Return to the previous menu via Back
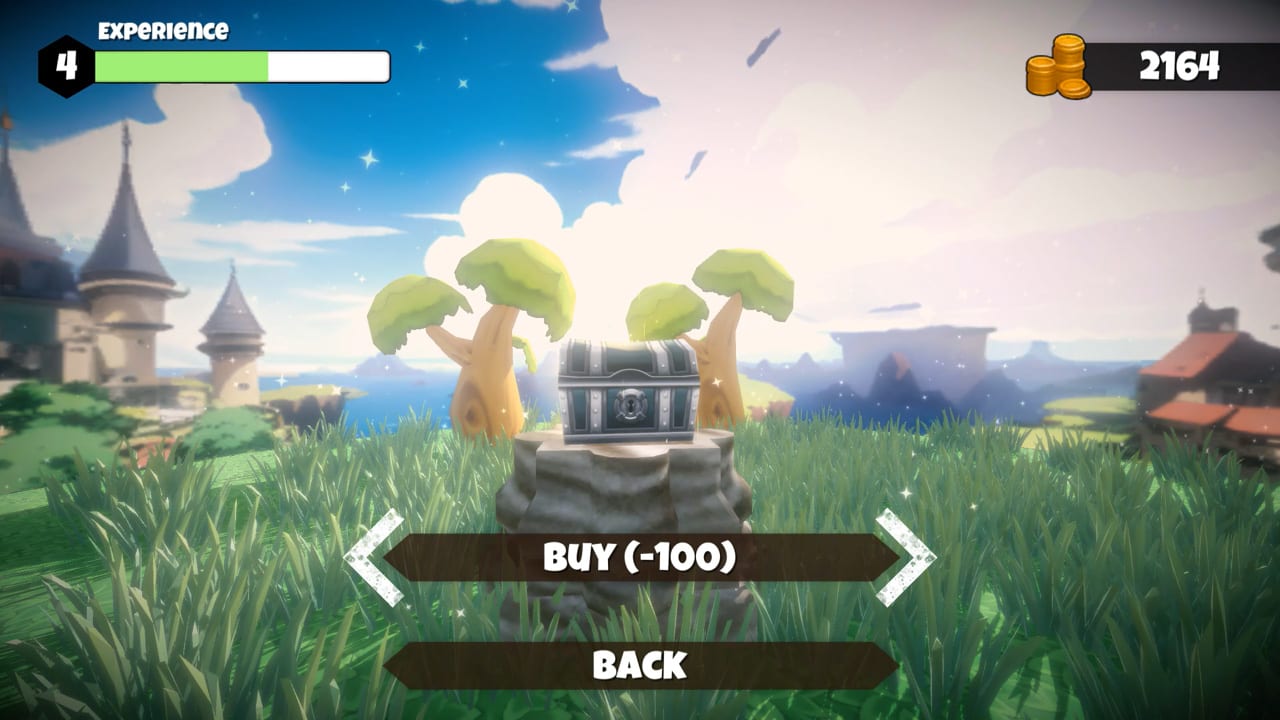 click(x=640, y=663)
